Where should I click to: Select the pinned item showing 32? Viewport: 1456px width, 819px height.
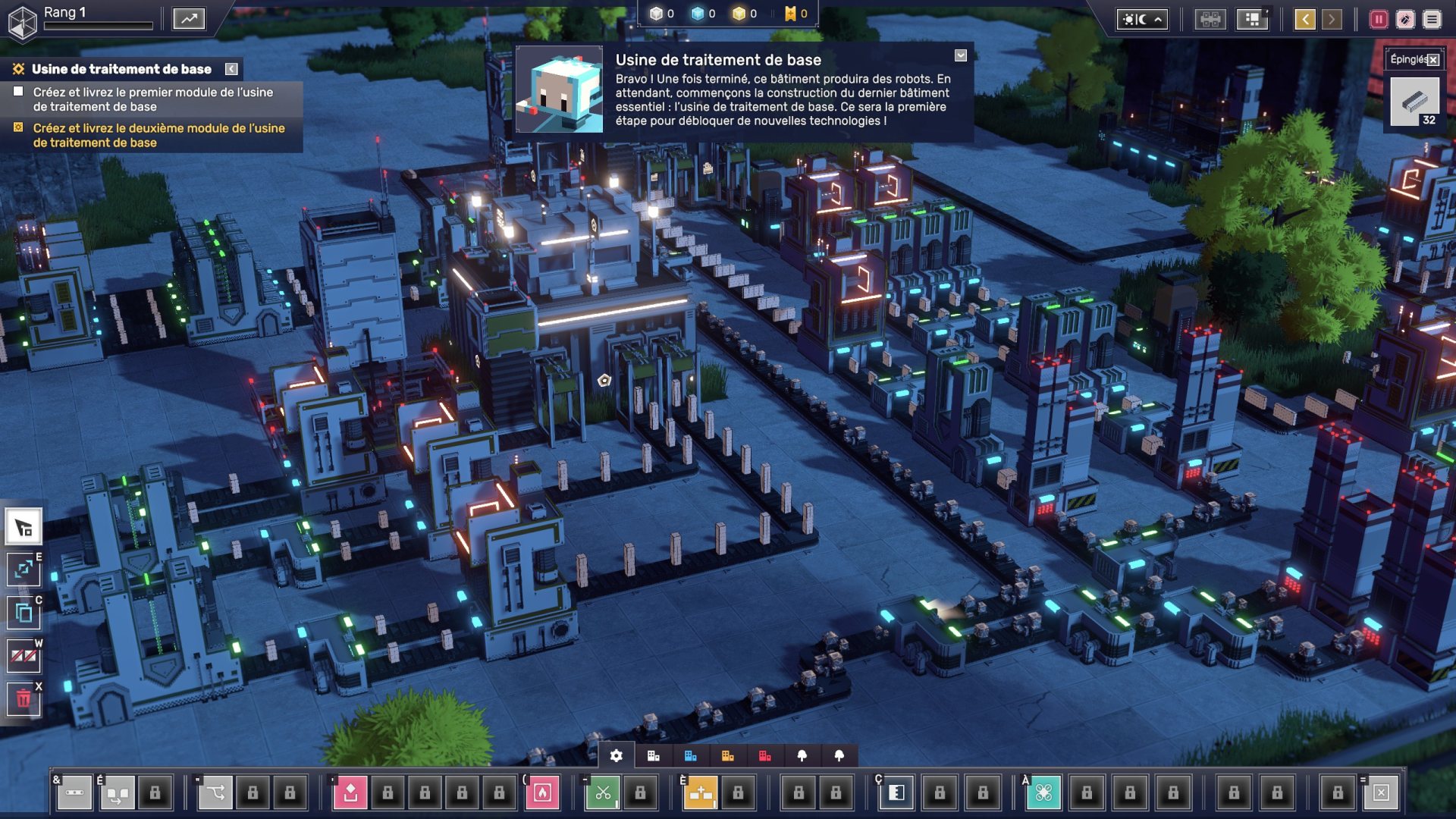point(1414,102)
